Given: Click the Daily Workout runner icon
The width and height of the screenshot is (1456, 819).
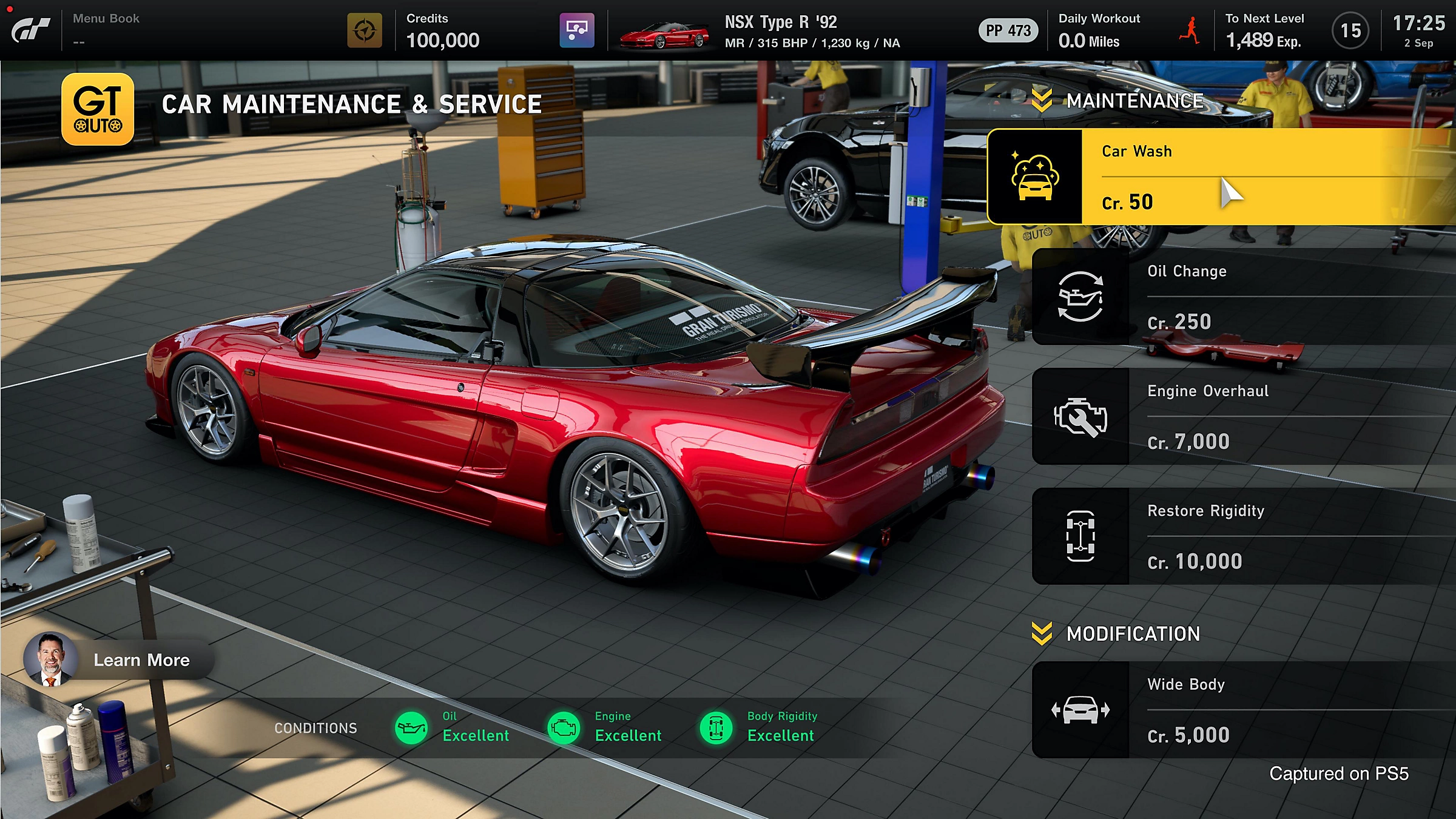Looking at the screenshot, I should [1190, 30].
